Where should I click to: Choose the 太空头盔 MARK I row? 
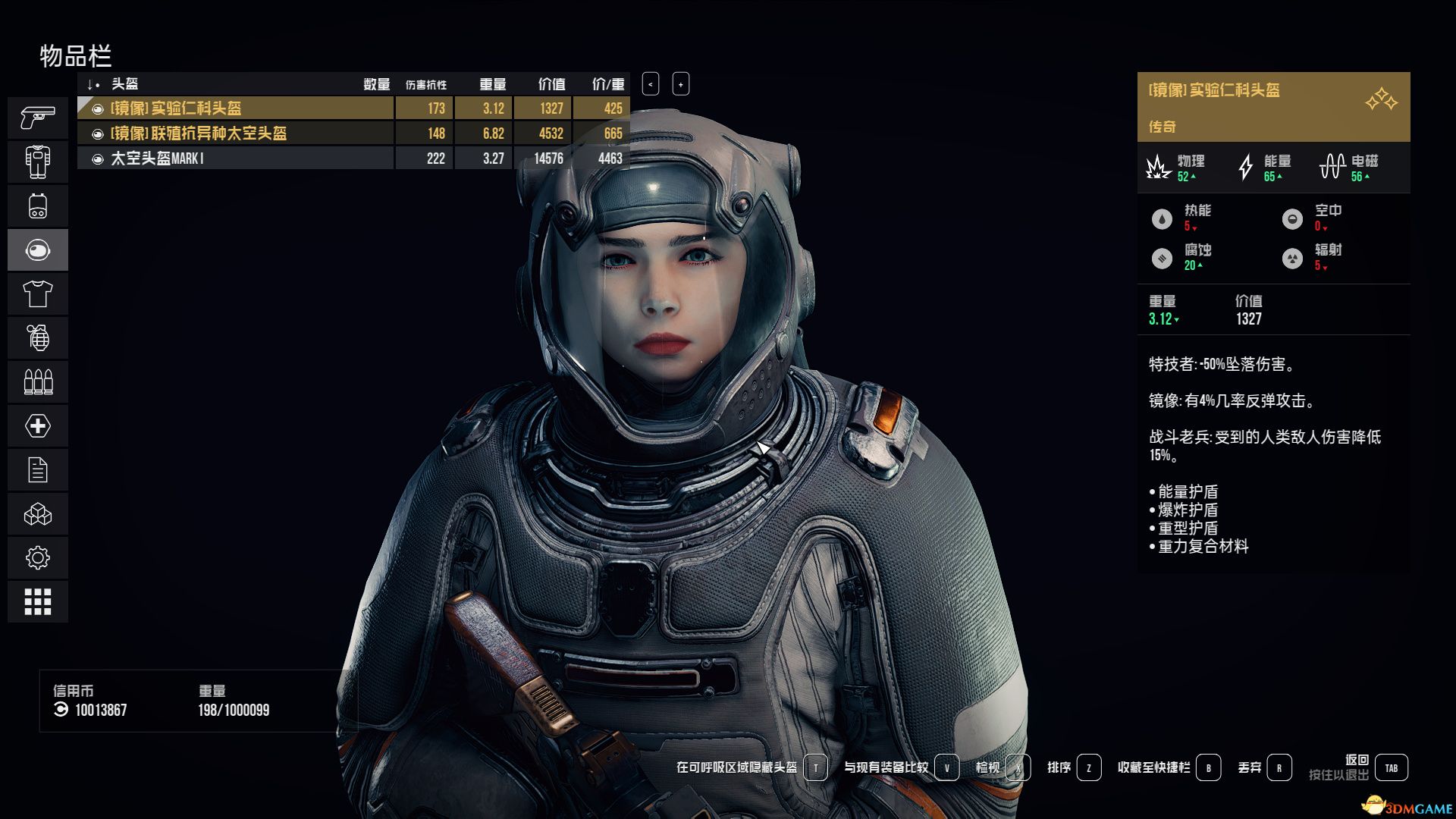tap(235, 158)
